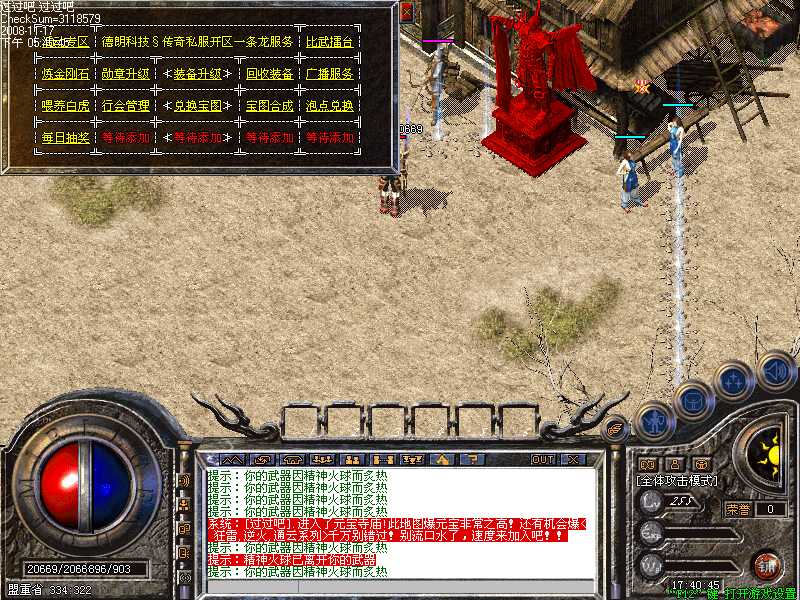Click the OUT button above chat
Screen dimensions: 800x600
point(542,459)
